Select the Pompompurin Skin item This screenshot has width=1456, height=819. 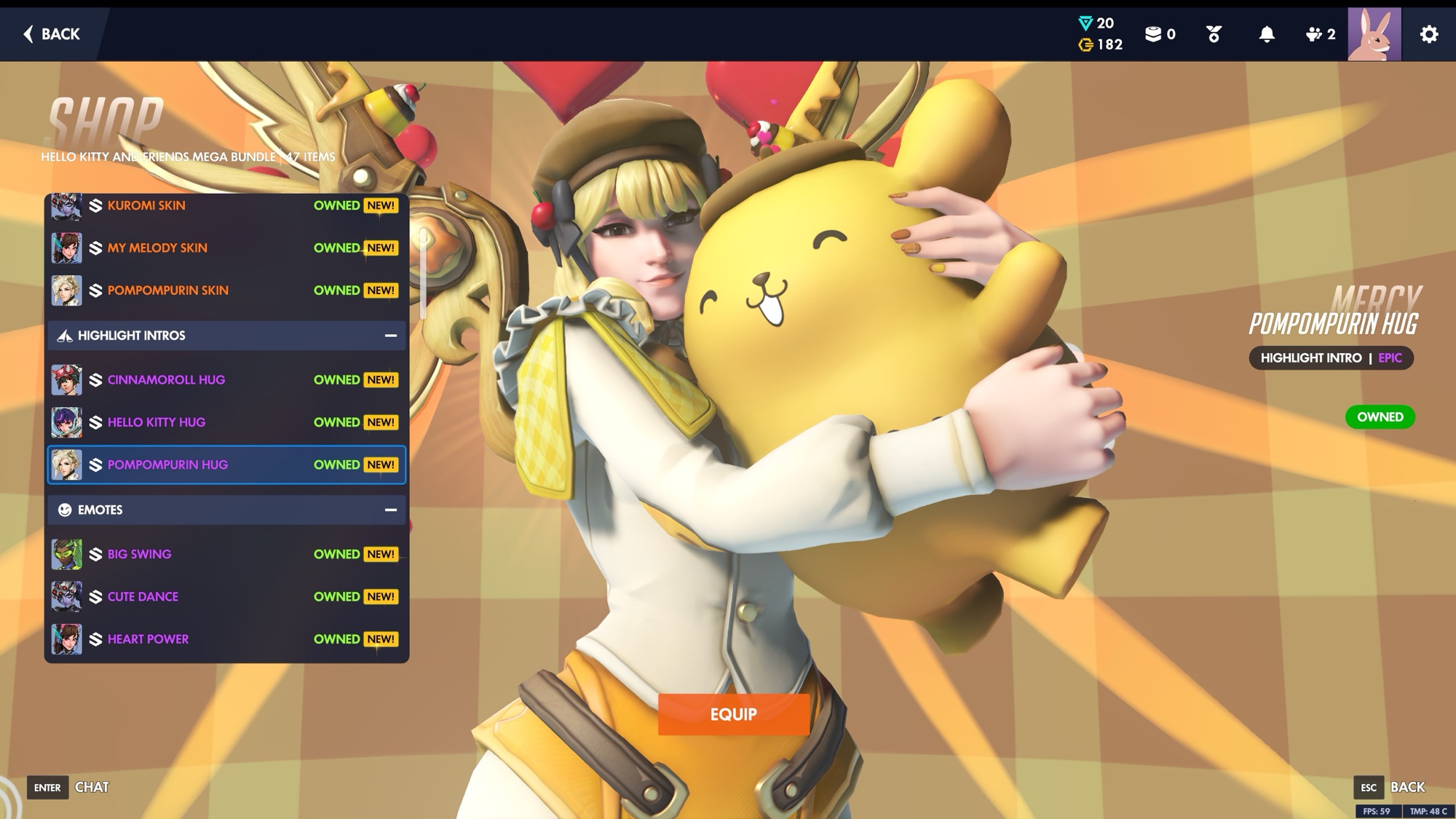coord(226,290)
